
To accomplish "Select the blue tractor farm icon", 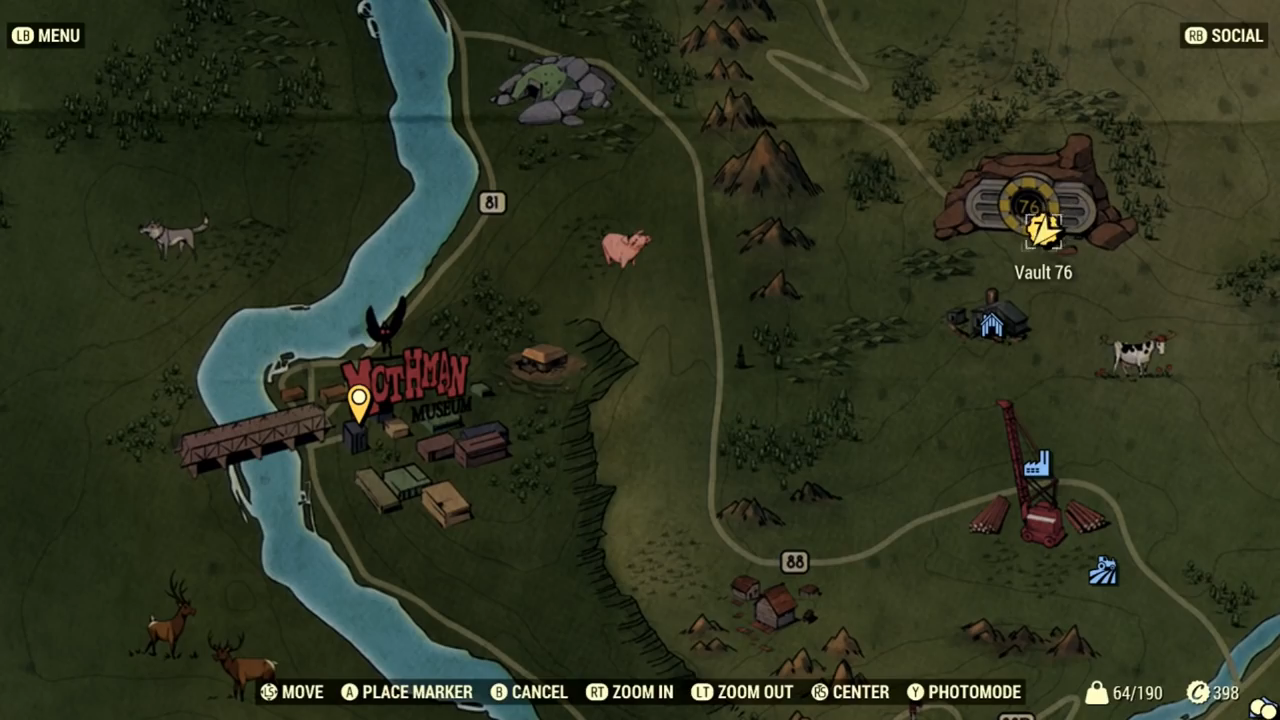I will click(x=1102, y=570).
